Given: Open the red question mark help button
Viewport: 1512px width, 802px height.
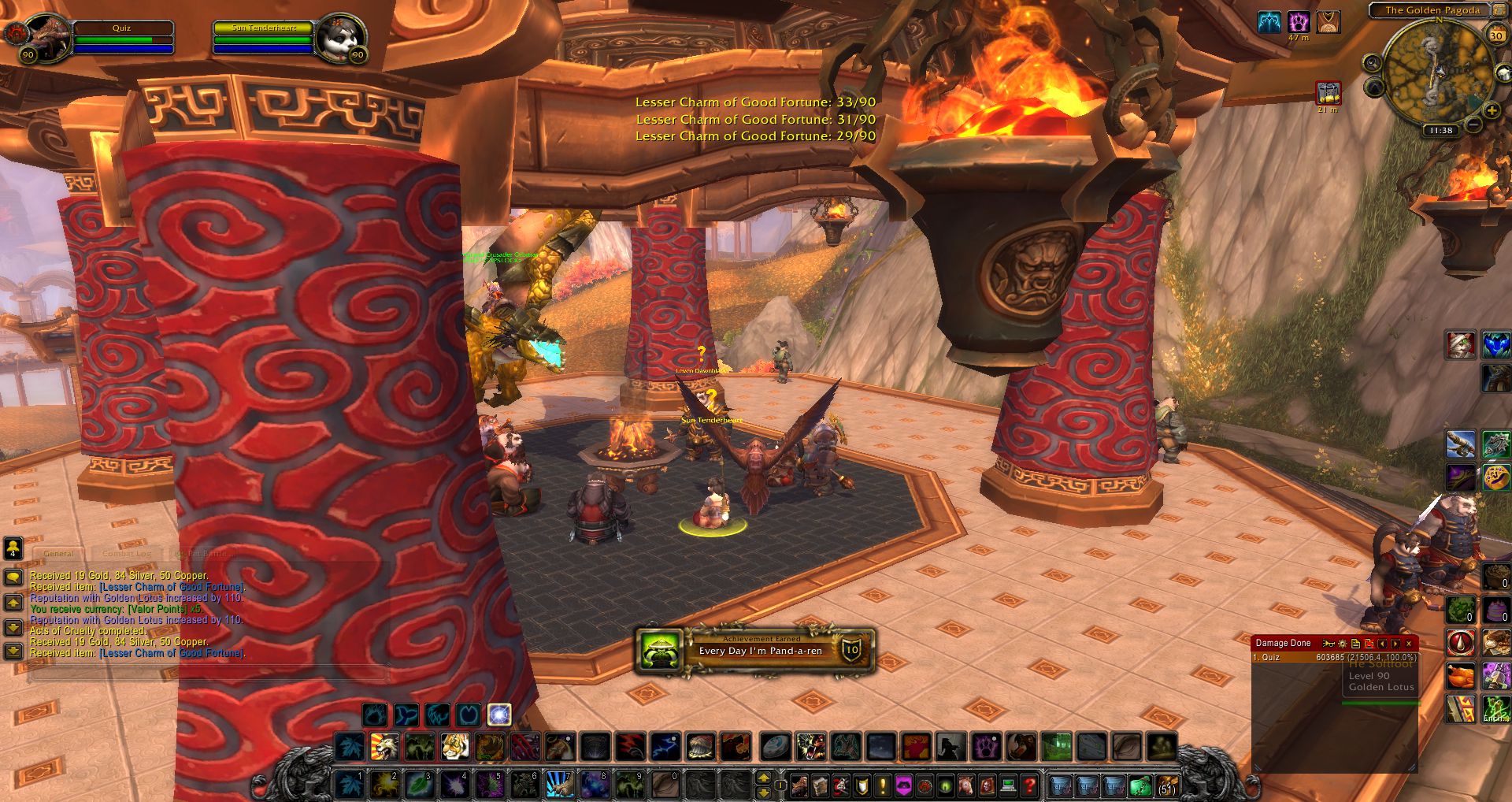Looking at the screenshot, I should click(1028, 785).
